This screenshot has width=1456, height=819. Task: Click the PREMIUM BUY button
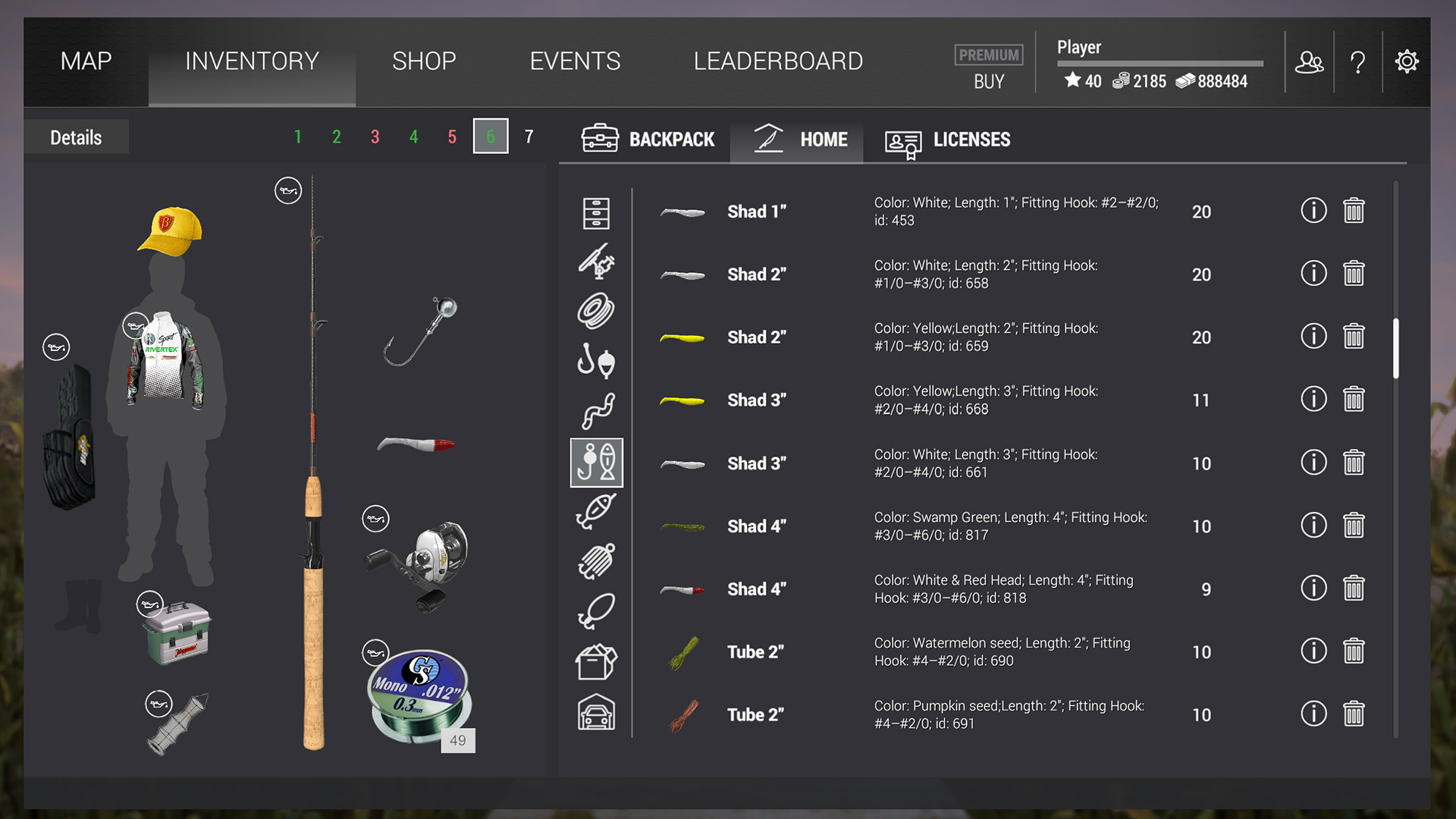[988, 68]
